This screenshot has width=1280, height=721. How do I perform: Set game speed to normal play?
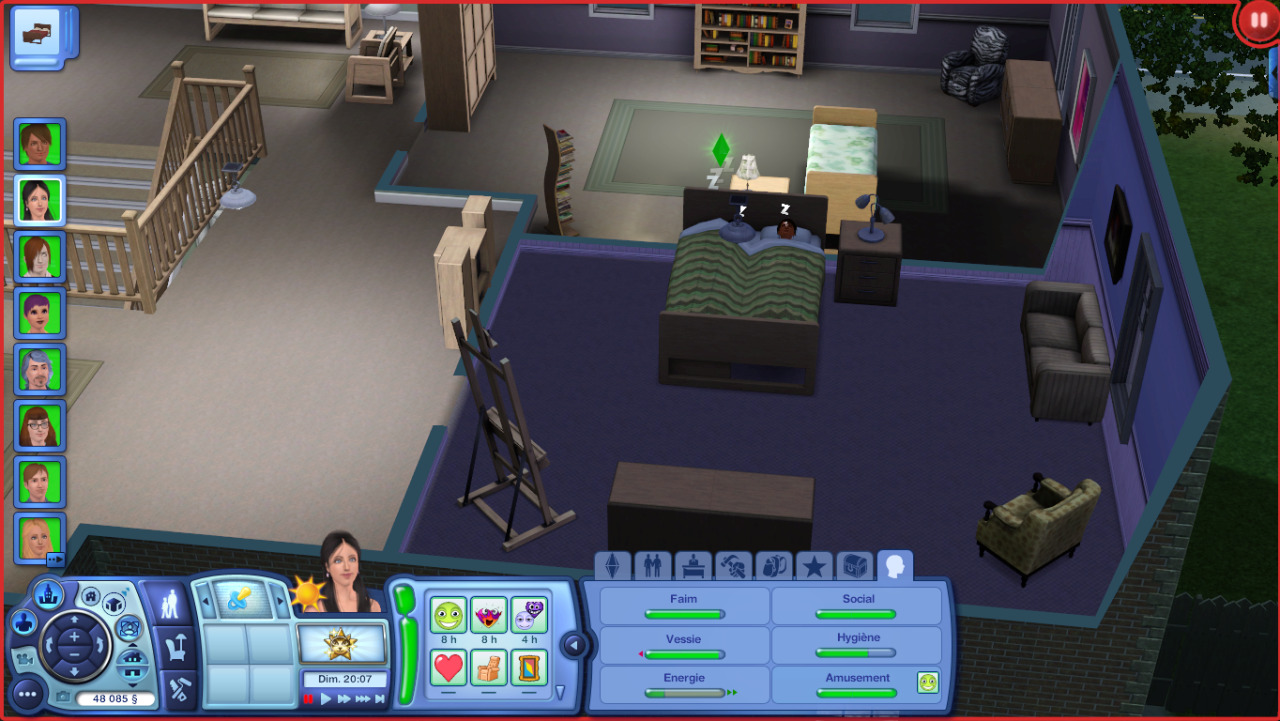click(x=326, y=699)
